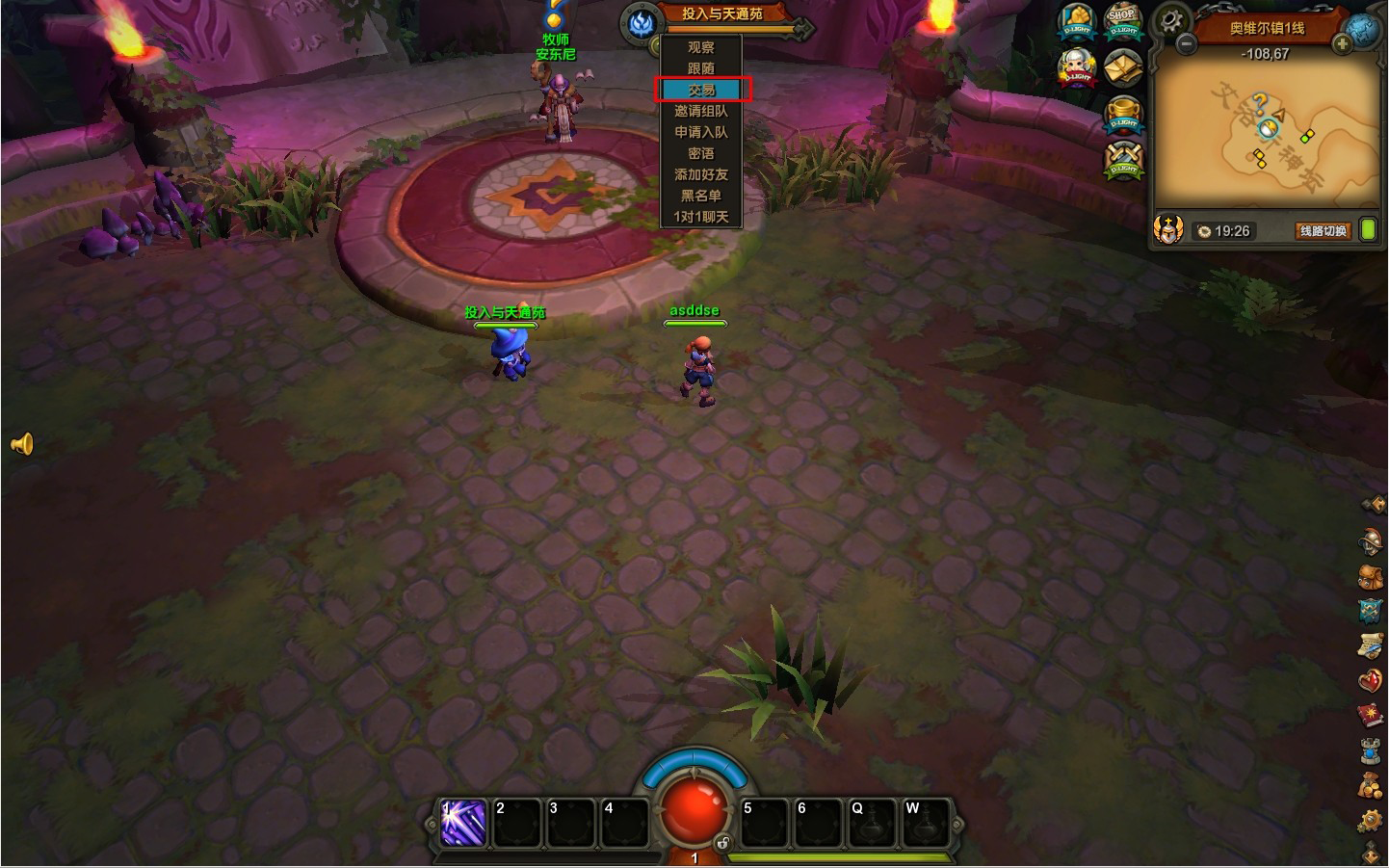This screenshot has height=868, width=1389.
Task: Choose 添加好友 to add friend
Action: [701, 174]
